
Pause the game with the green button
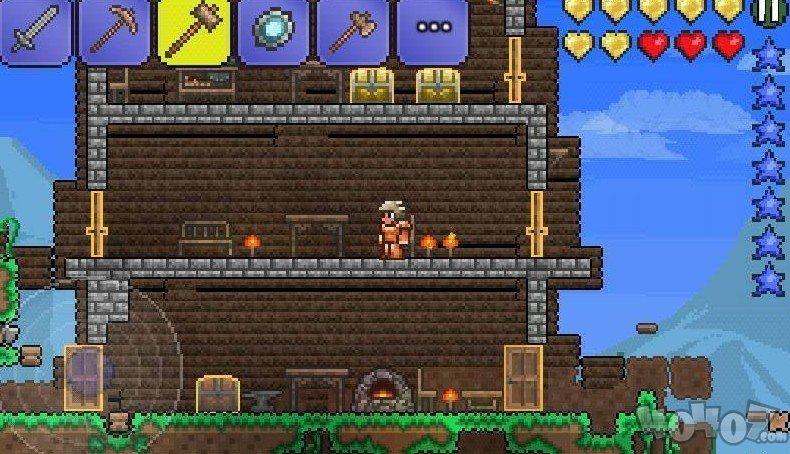click(769, 10)
